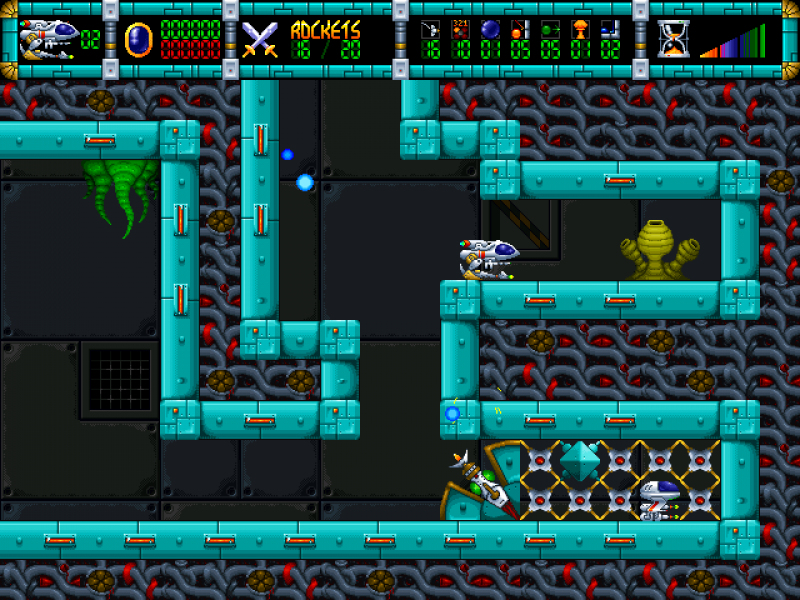Select the white satellite weapon icon
Image resolution: width=800 pixels, height=600 pixels.
click(x=430, y=29)
